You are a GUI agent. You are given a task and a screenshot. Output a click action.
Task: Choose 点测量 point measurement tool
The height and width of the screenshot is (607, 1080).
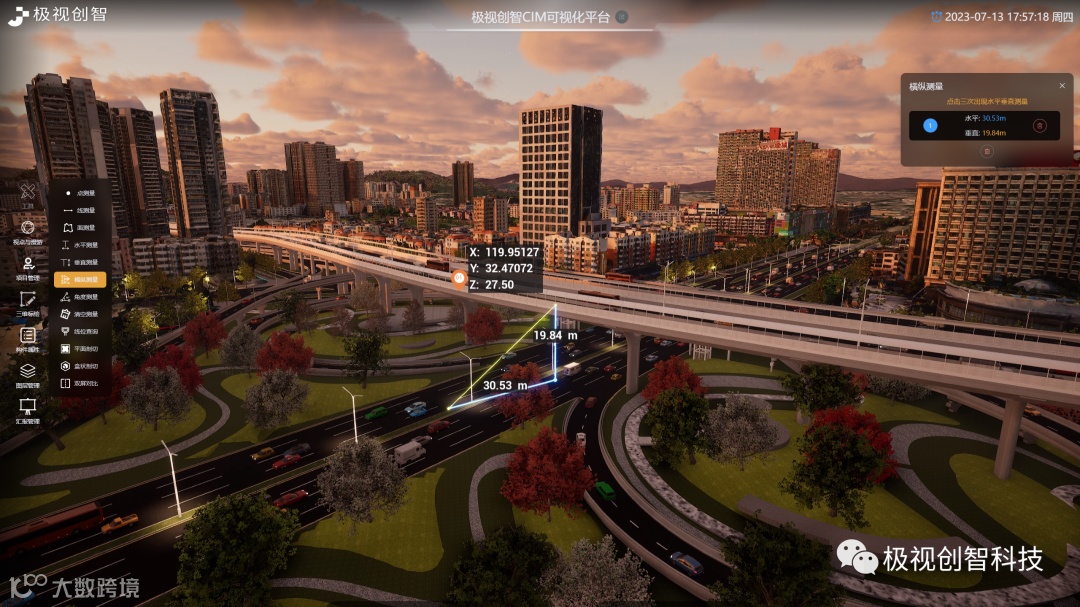click(x=80, y=193)
